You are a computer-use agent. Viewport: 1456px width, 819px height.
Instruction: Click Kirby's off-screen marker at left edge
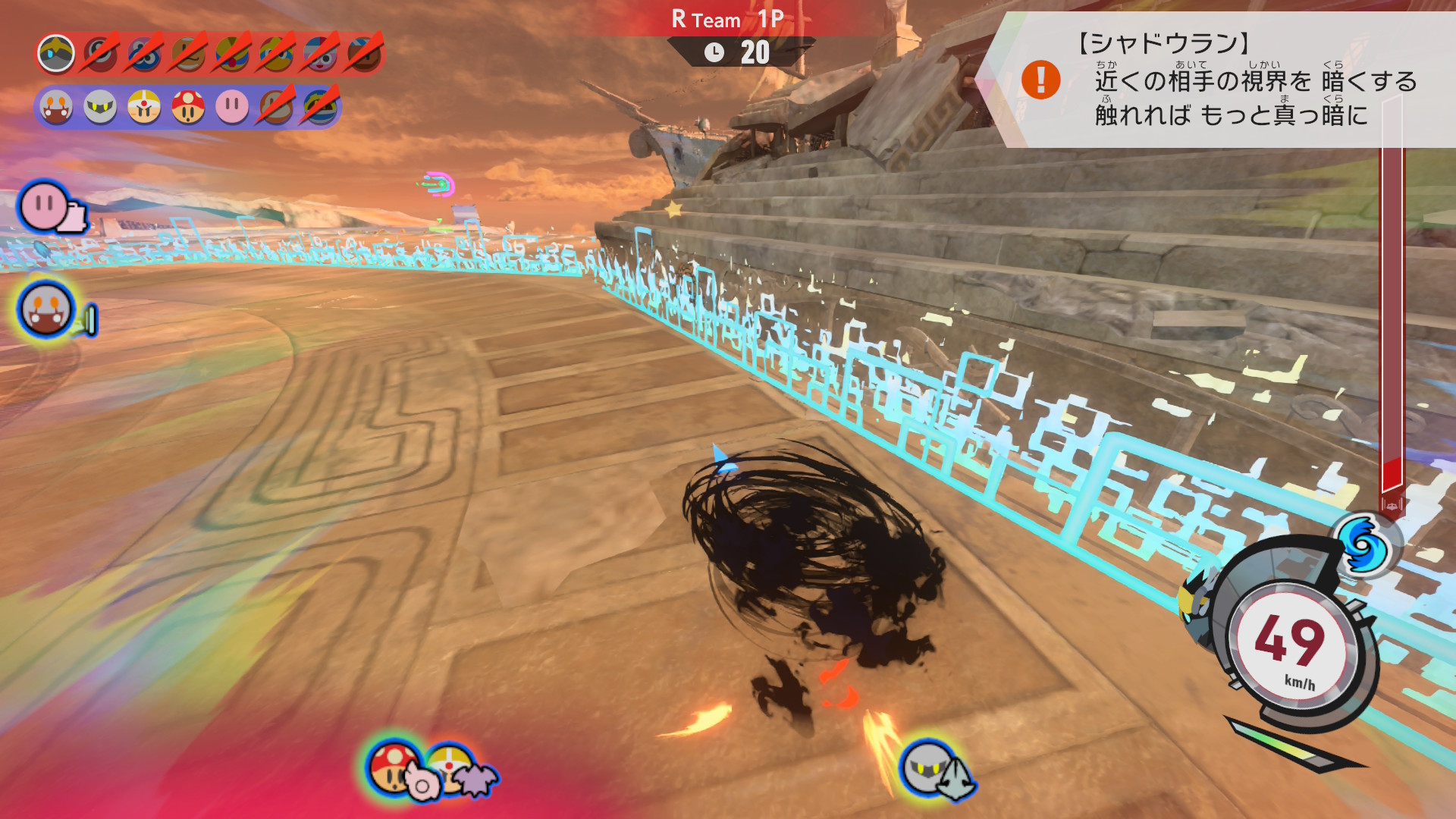(x=44, y=206)
